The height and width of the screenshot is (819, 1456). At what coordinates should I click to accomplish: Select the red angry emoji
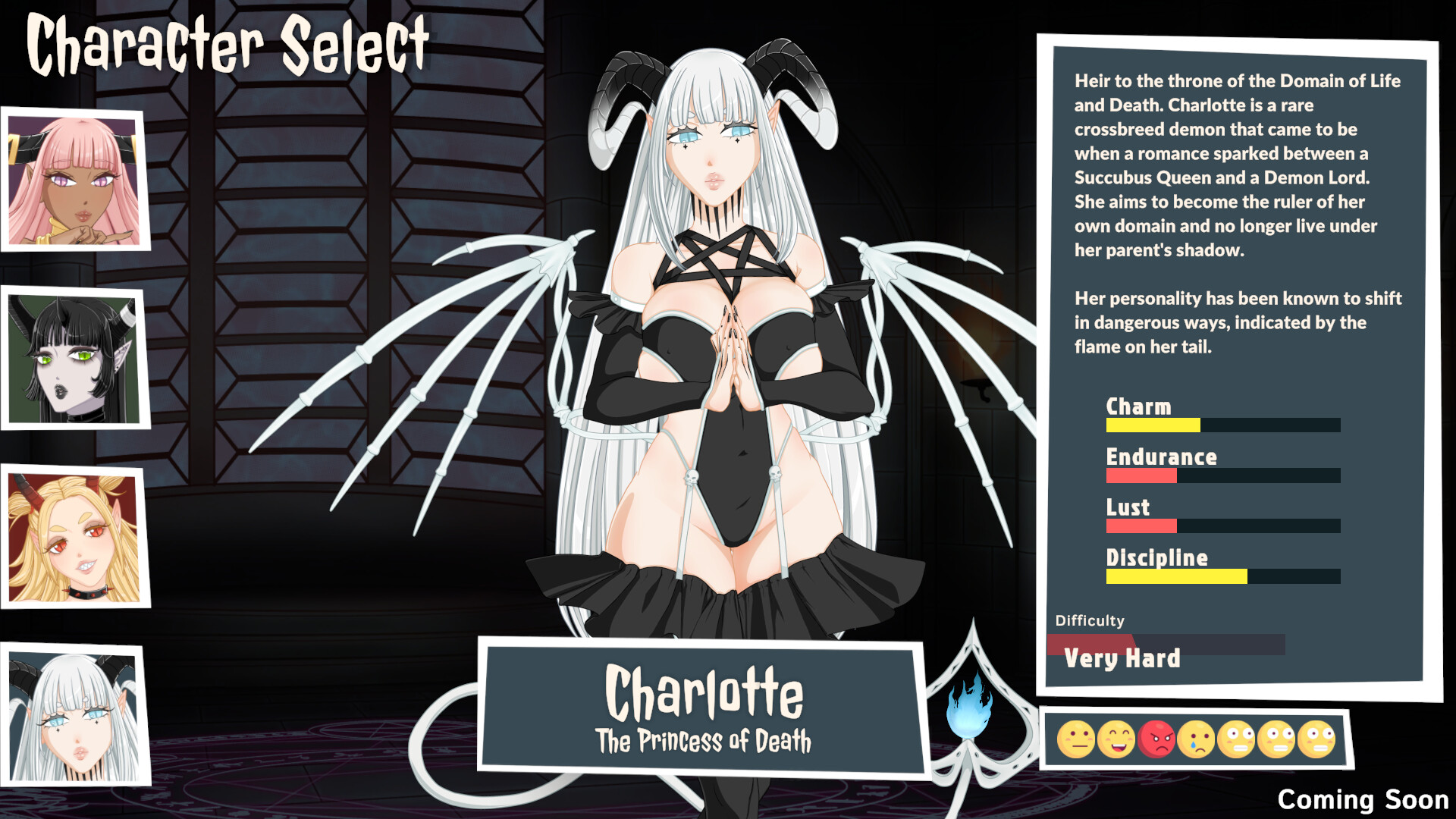[x=1156, y=737]
